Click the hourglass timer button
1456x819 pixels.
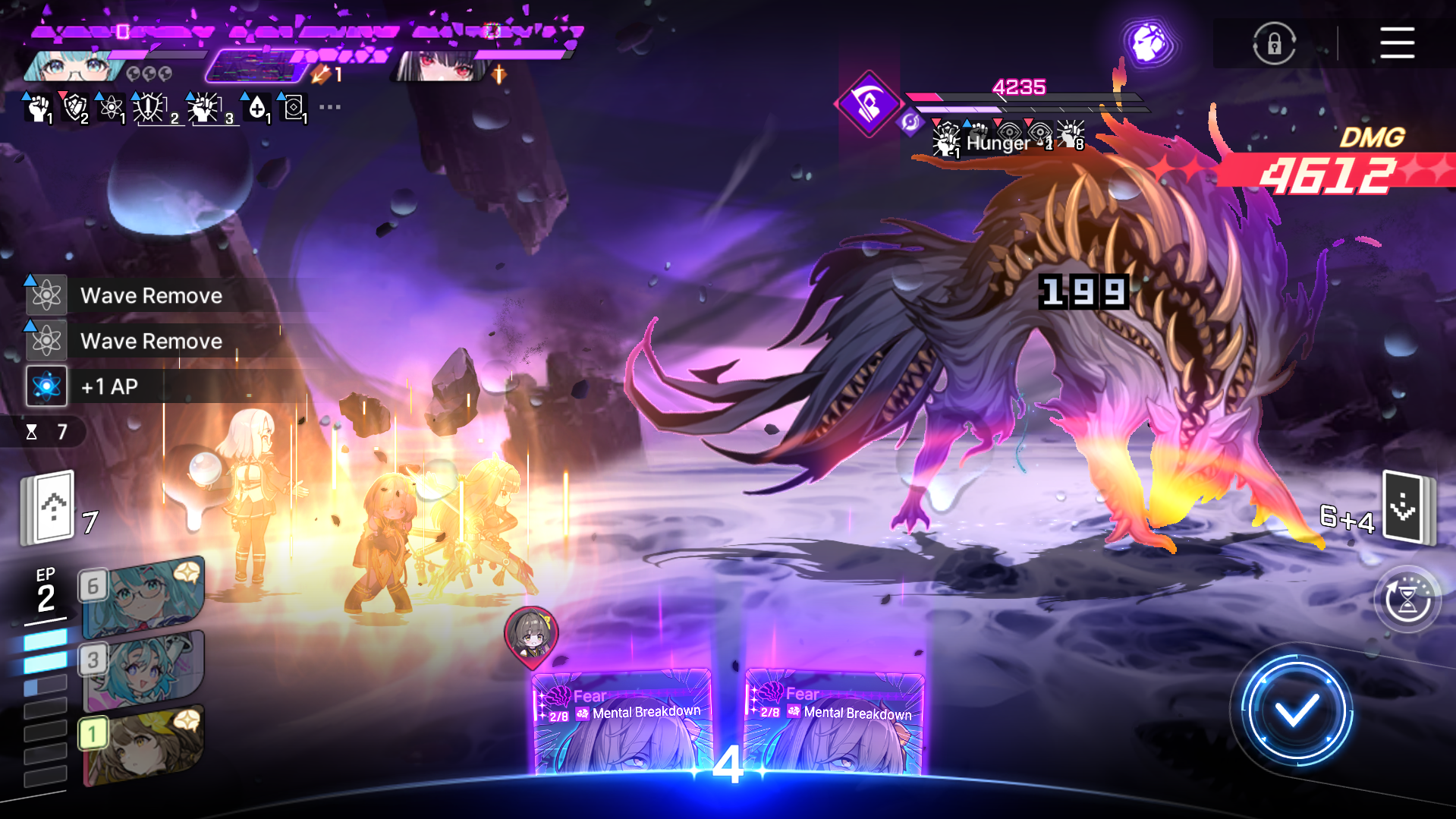click(1407, 600)
